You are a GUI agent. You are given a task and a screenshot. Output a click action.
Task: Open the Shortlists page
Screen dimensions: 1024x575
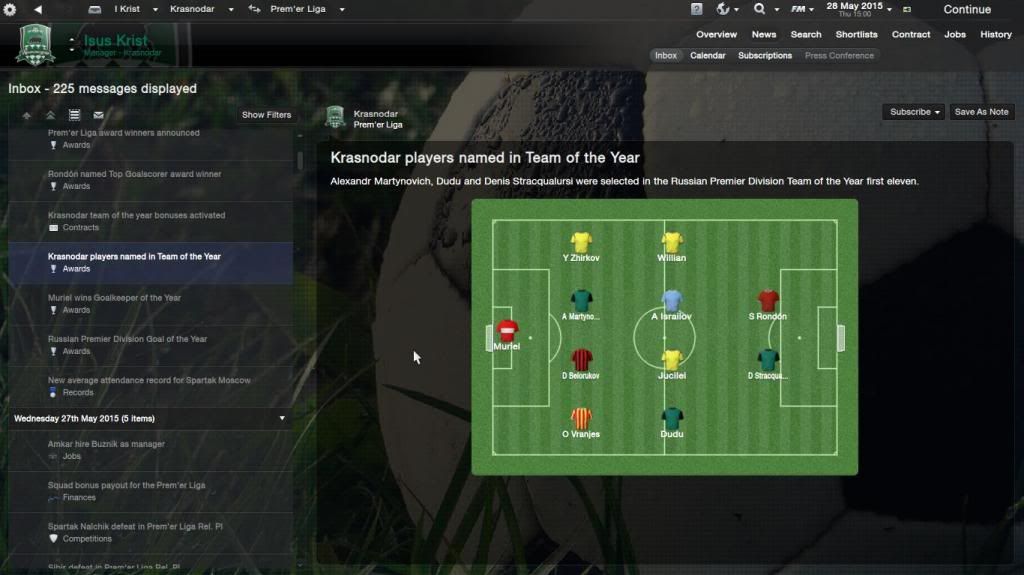[x=856, y=35]
